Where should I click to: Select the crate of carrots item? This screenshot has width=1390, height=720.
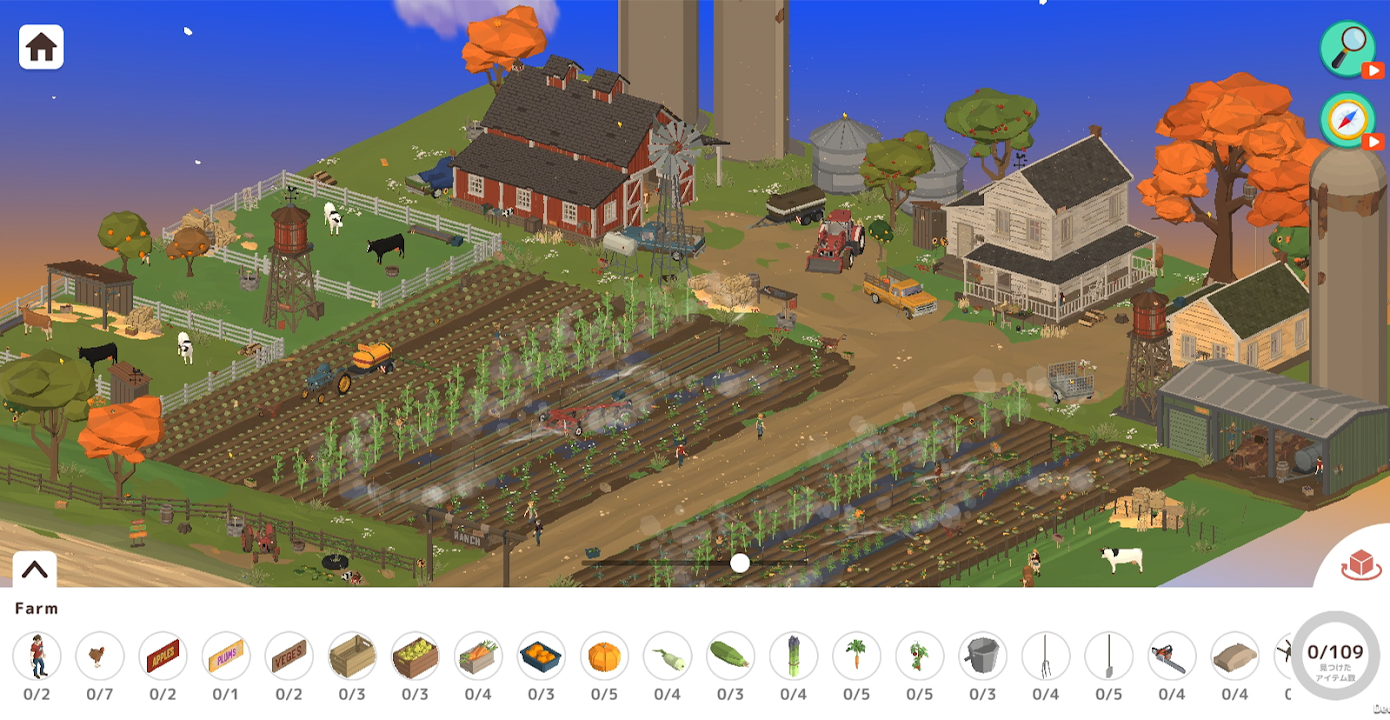[478, 657]
